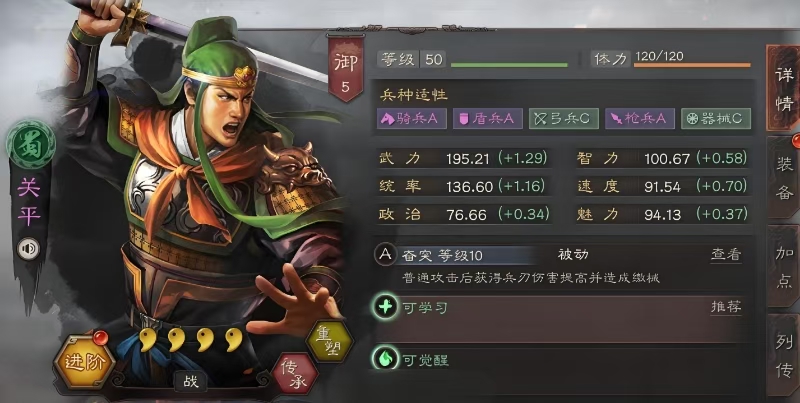Click 查看 to view the skill
Screen dimensions: 800x403
[726, 255]
